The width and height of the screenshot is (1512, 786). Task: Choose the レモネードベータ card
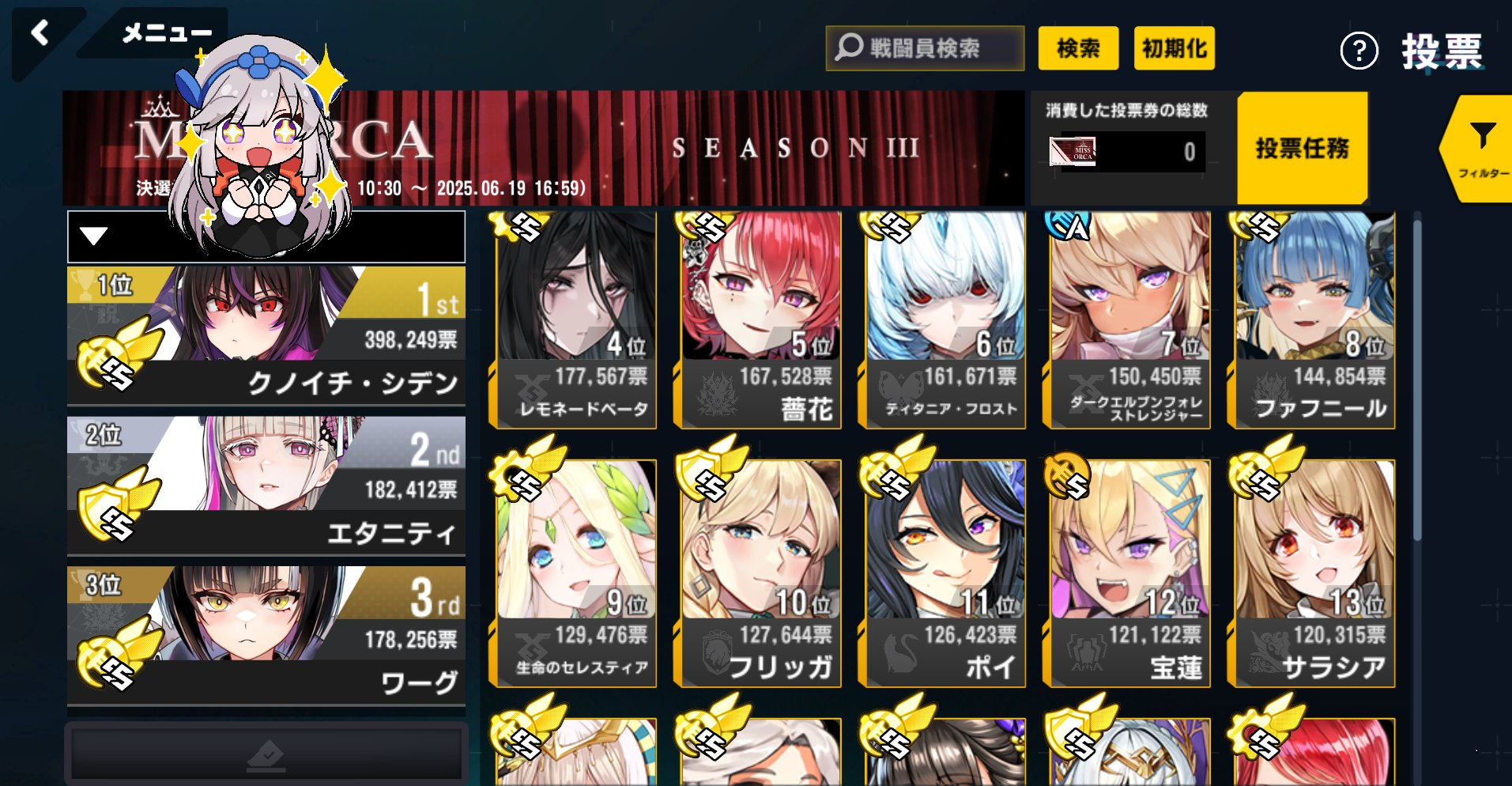578,320
